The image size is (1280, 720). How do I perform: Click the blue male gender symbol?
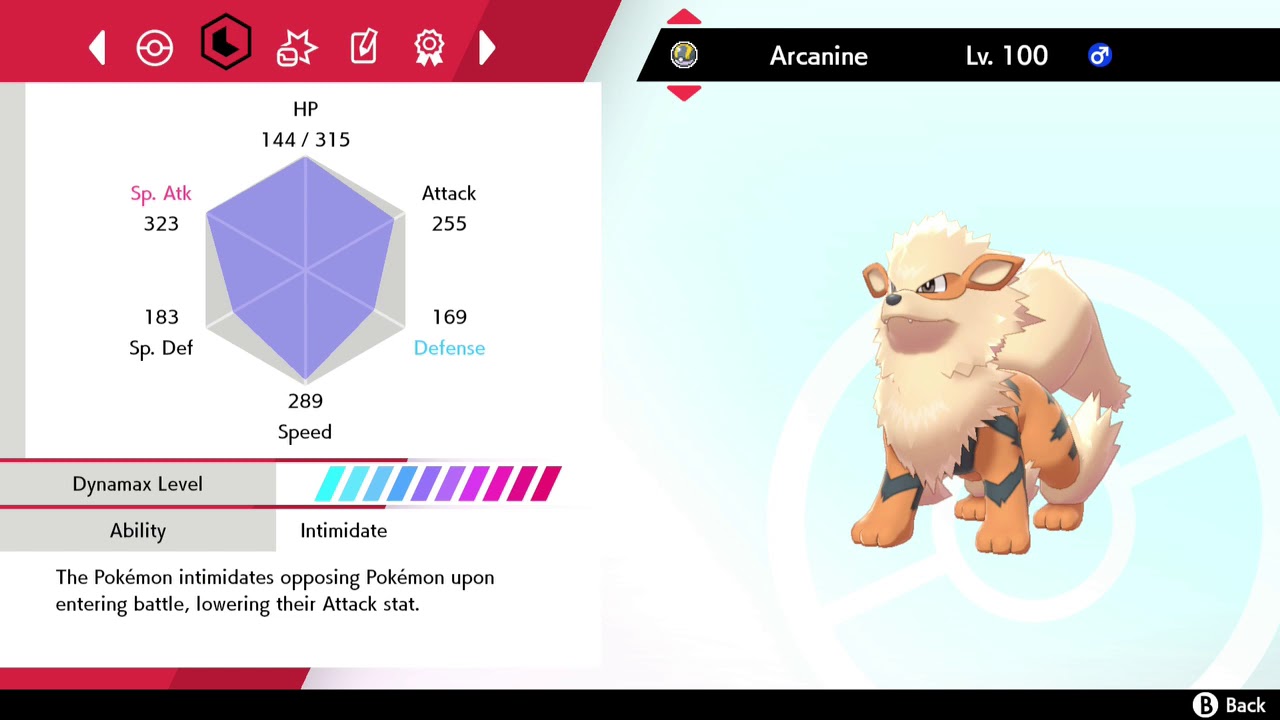(1100, 56)
